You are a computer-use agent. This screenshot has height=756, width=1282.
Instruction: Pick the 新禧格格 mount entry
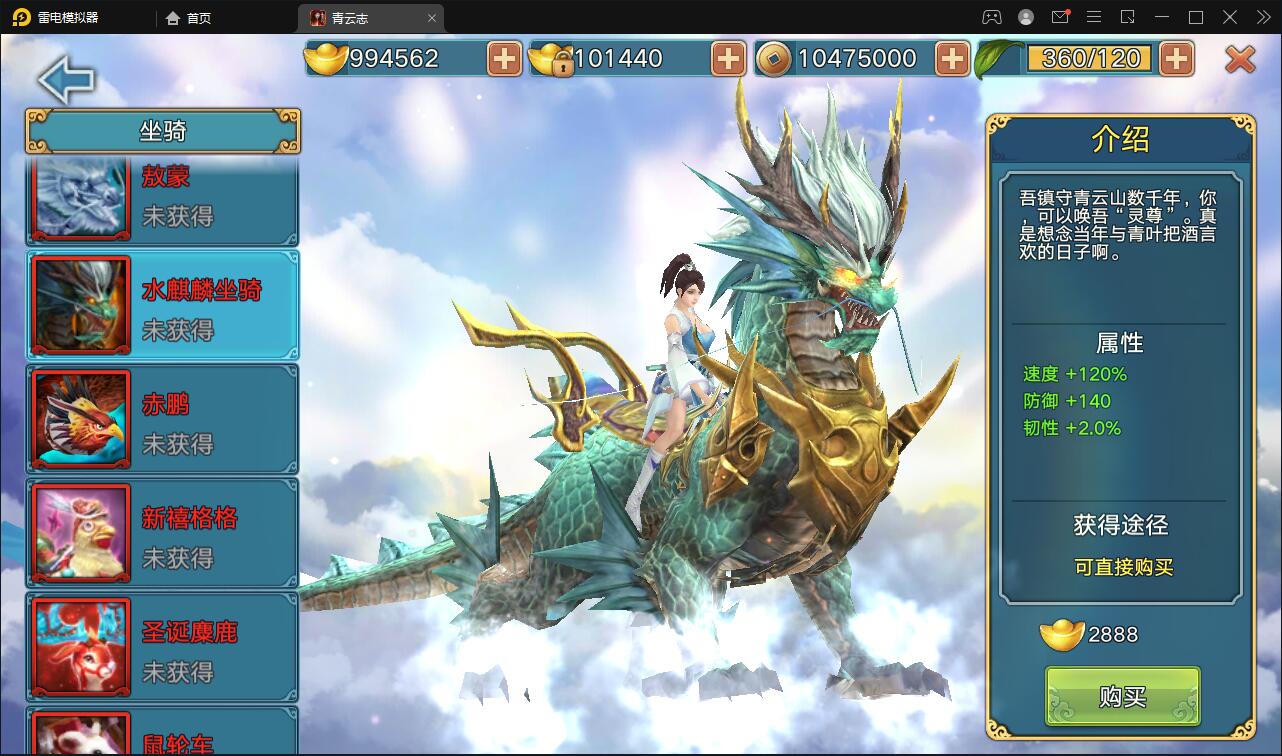point(162,533)
